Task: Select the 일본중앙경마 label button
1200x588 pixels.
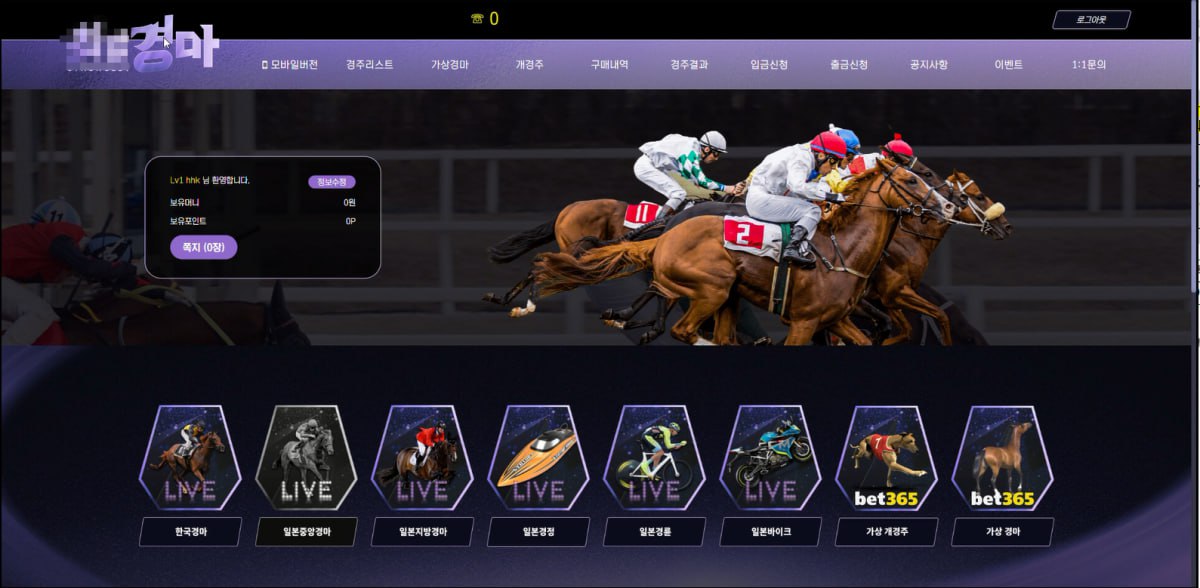Action: point(306,532)
